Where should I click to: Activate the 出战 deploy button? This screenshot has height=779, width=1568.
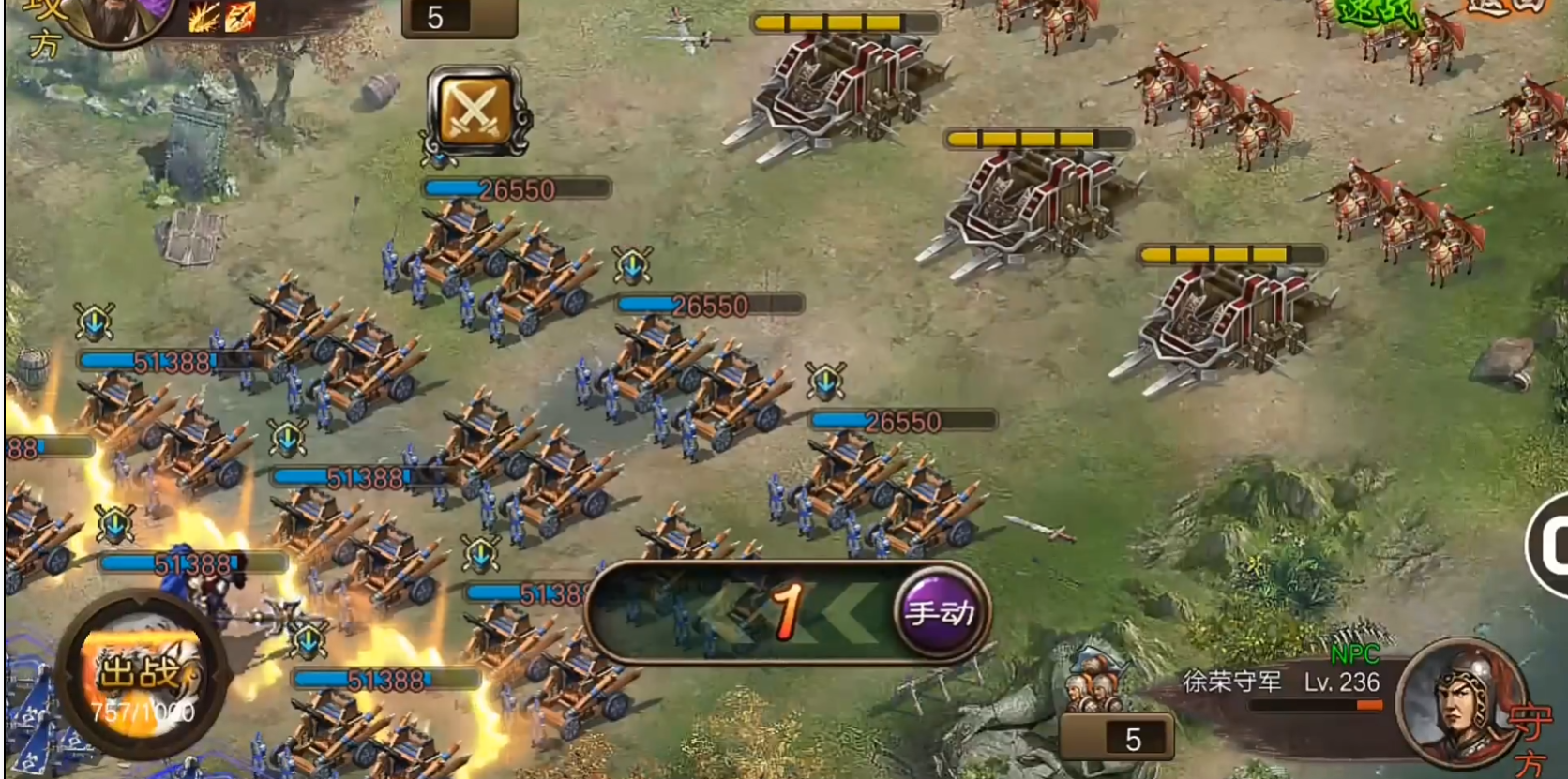141,674
